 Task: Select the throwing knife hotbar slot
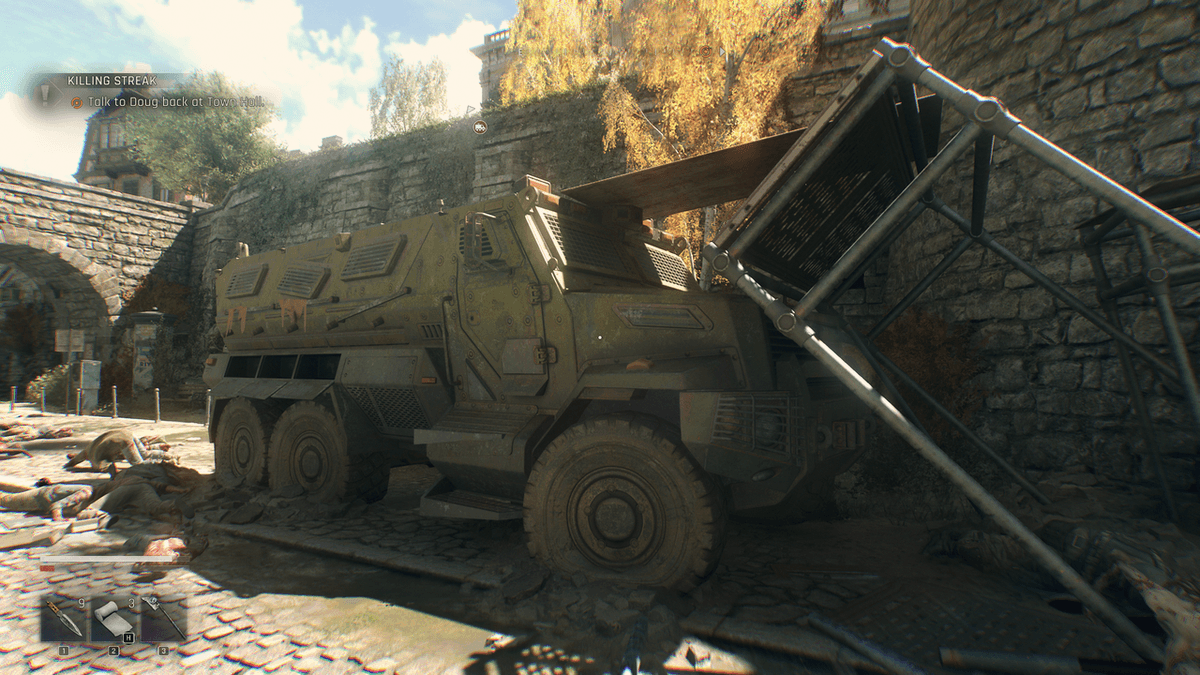(x=63, y=620)
